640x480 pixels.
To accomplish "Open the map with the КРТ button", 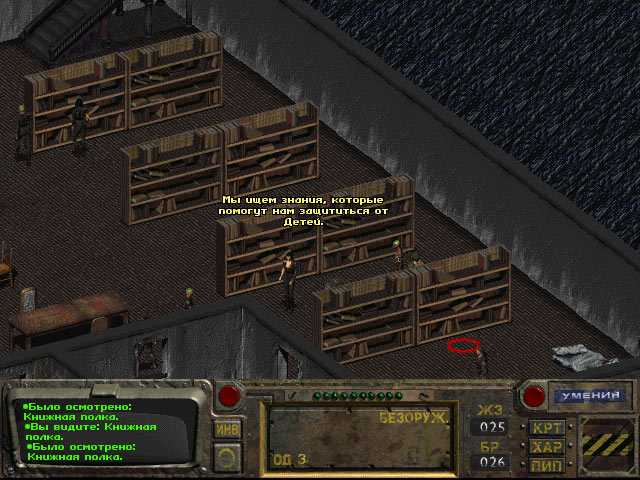I will [547, 428].
